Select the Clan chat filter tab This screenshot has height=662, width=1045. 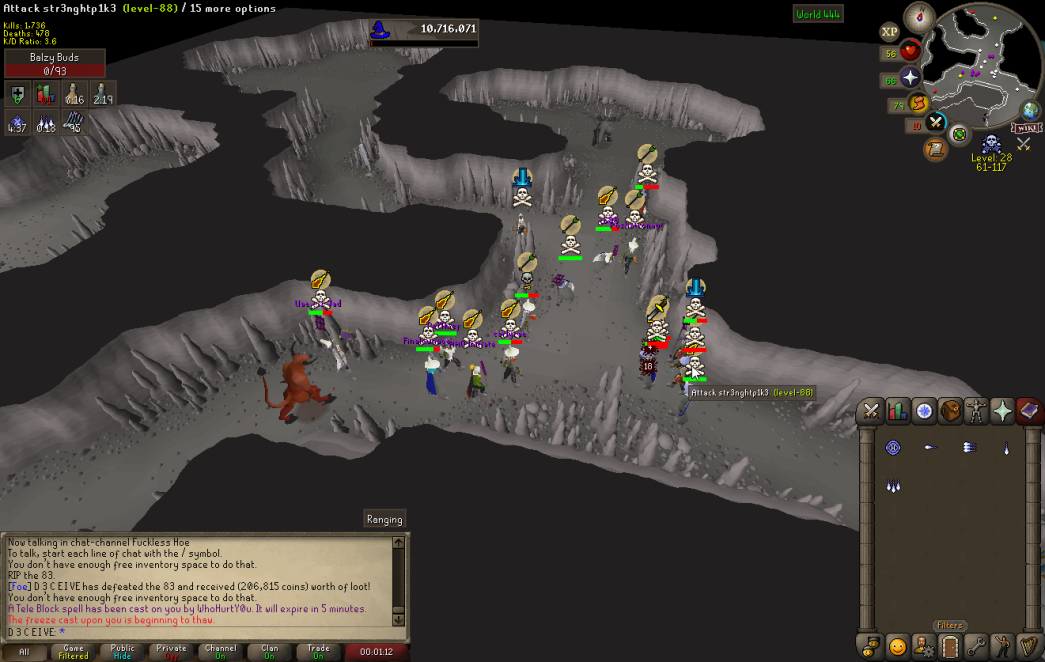tap(269, 652)
